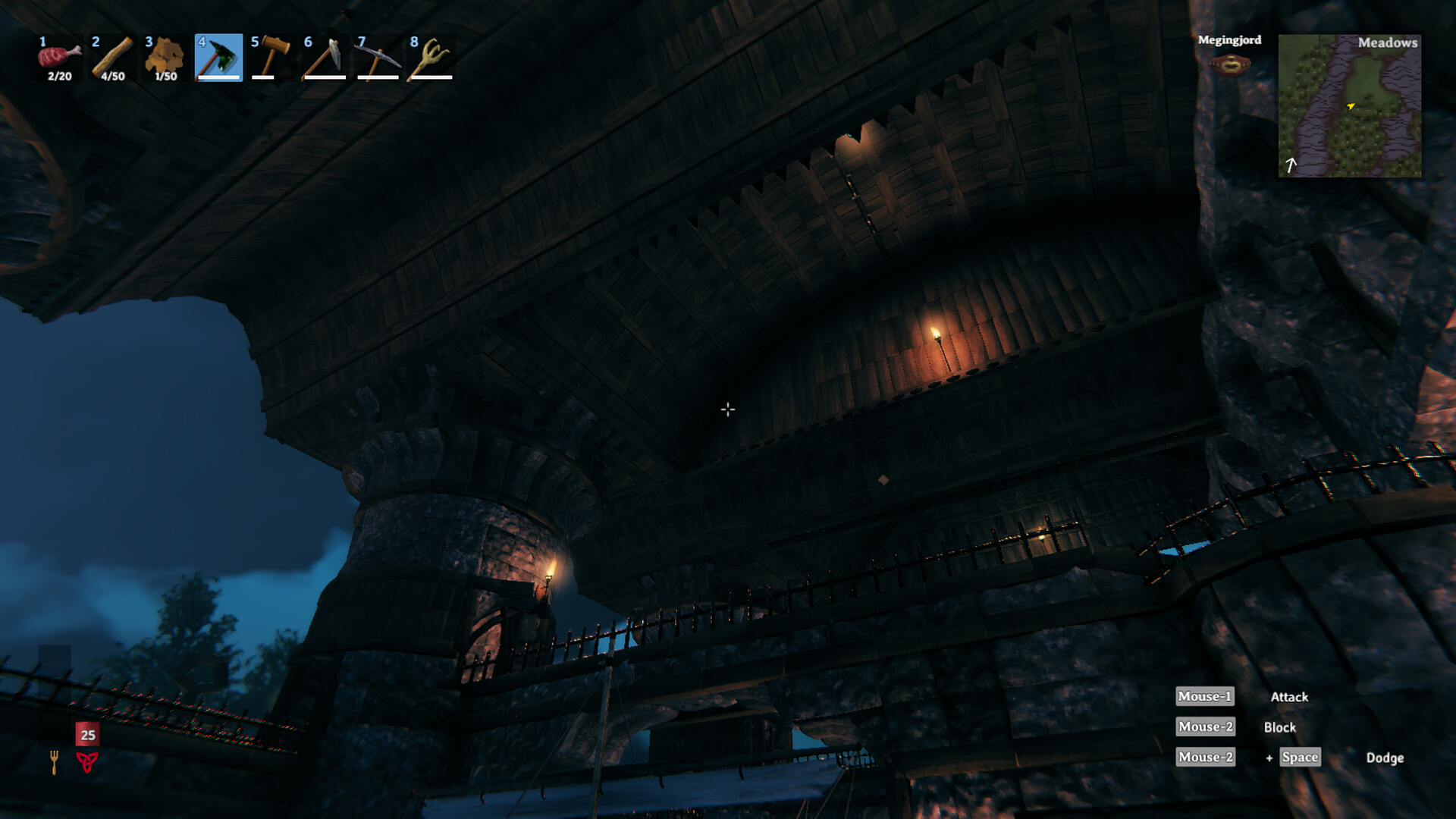Click the Megingjord belt icon
This screenshot has height=819, width=1456.
click(1229, 66)
